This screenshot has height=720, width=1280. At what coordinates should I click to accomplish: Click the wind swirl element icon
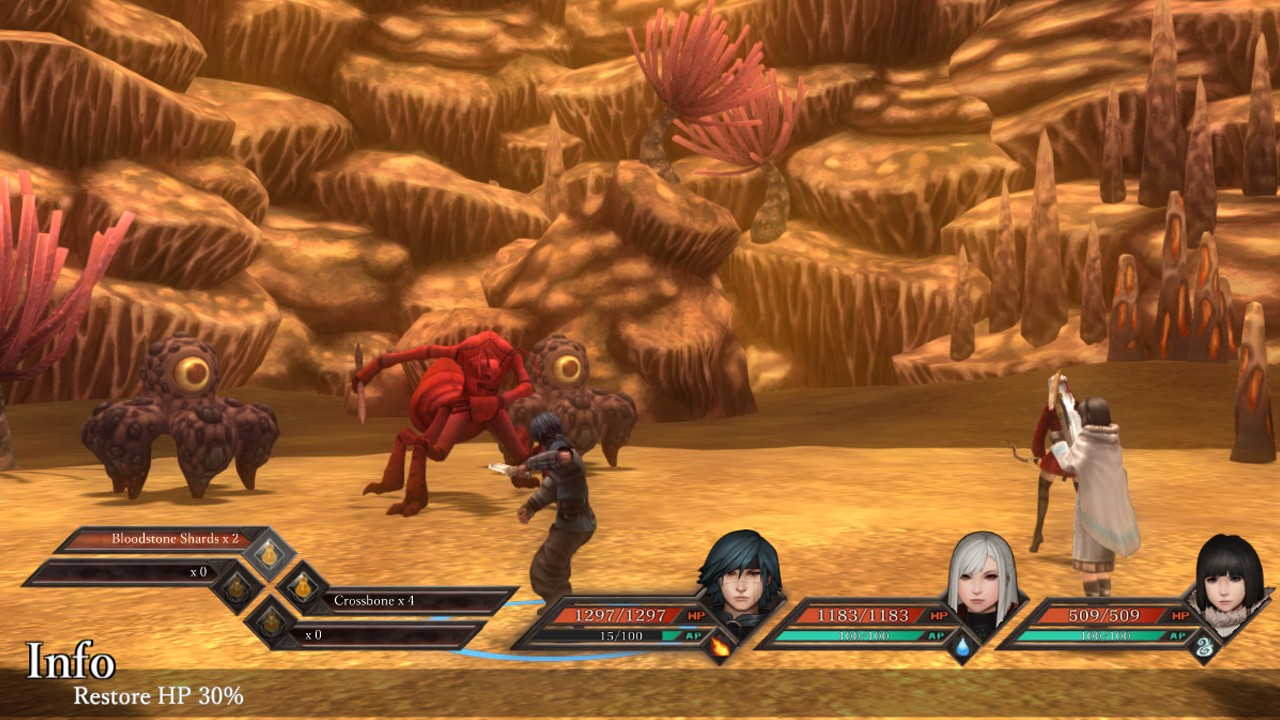click(x=1206, y=648)
